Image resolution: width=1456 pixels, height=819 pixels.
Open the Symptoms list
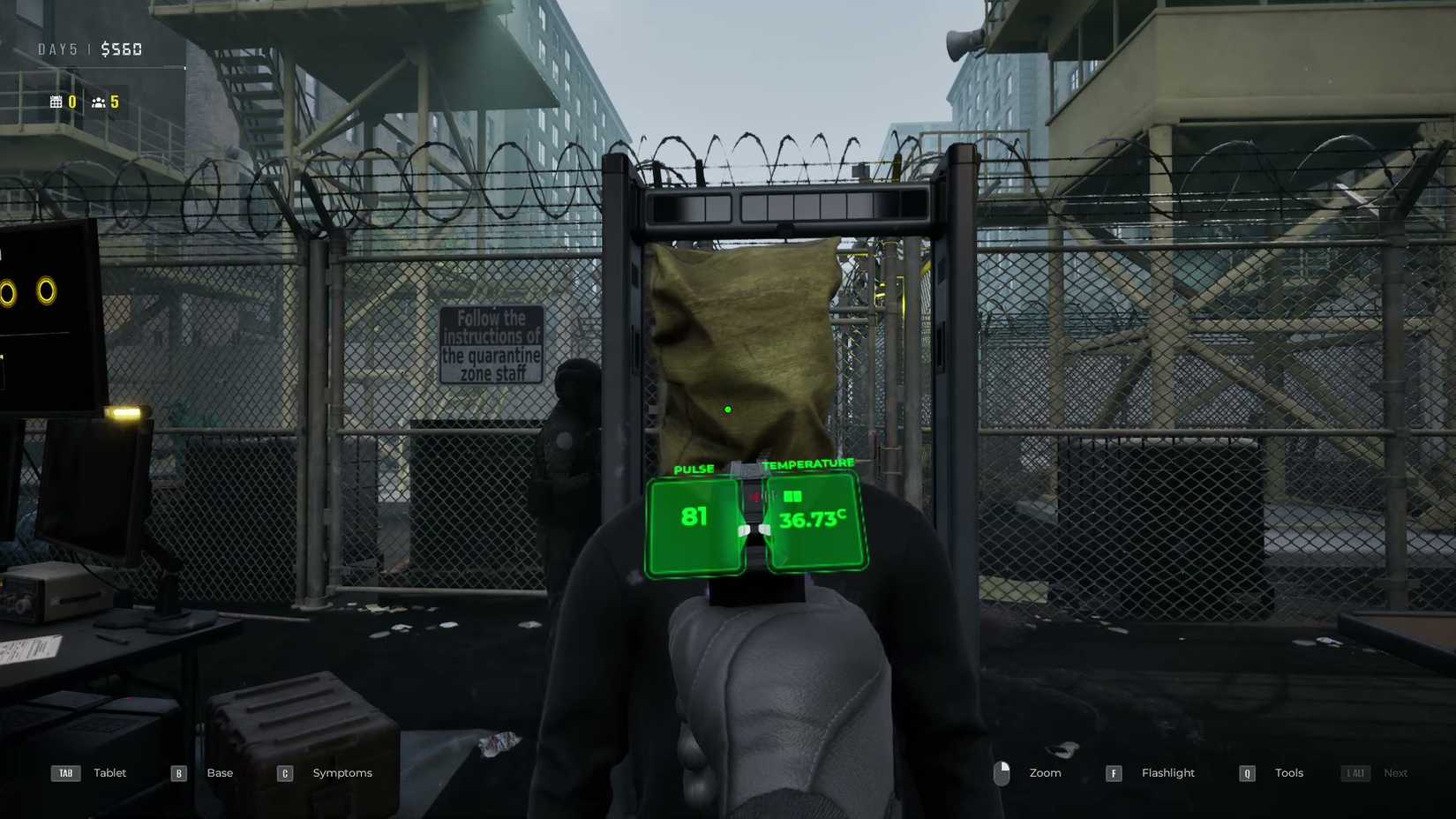point(341,772)
